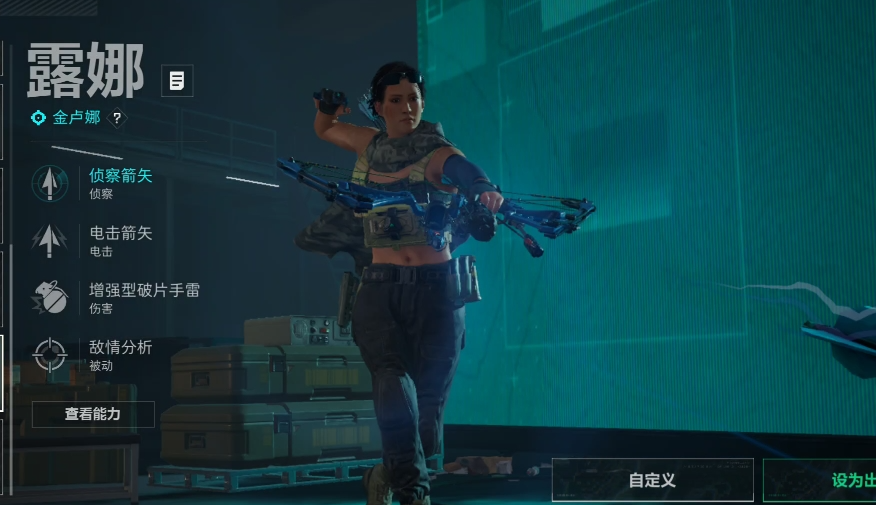The width and height of the screenshot is (876, 505).
Task: Open the document icon beside 露娜
Action: 177,81
